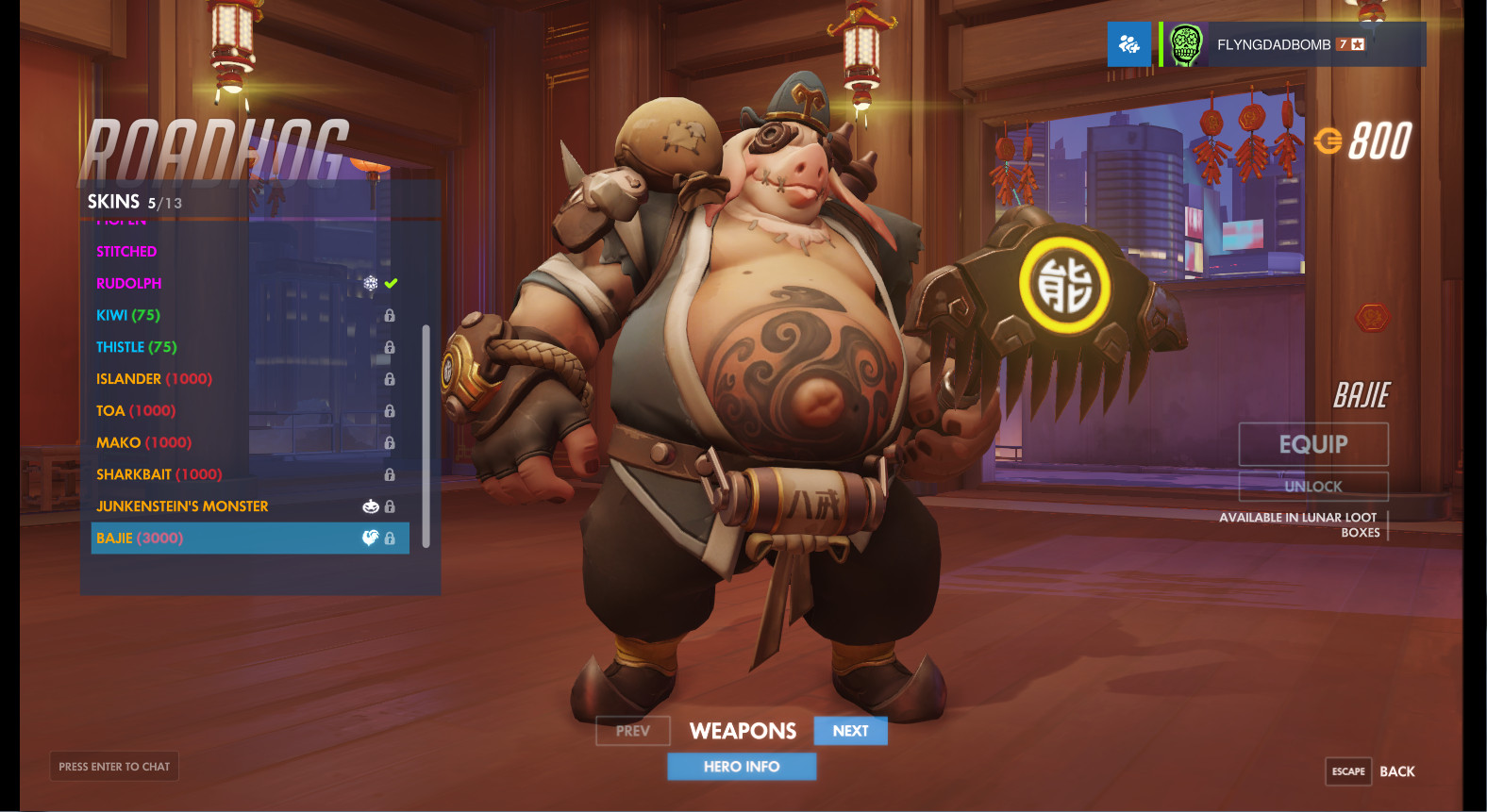Choose the Rudolph skin
Image resolution: width=1487 pixels, height=812 pixels.
click(x=129, y=284)
